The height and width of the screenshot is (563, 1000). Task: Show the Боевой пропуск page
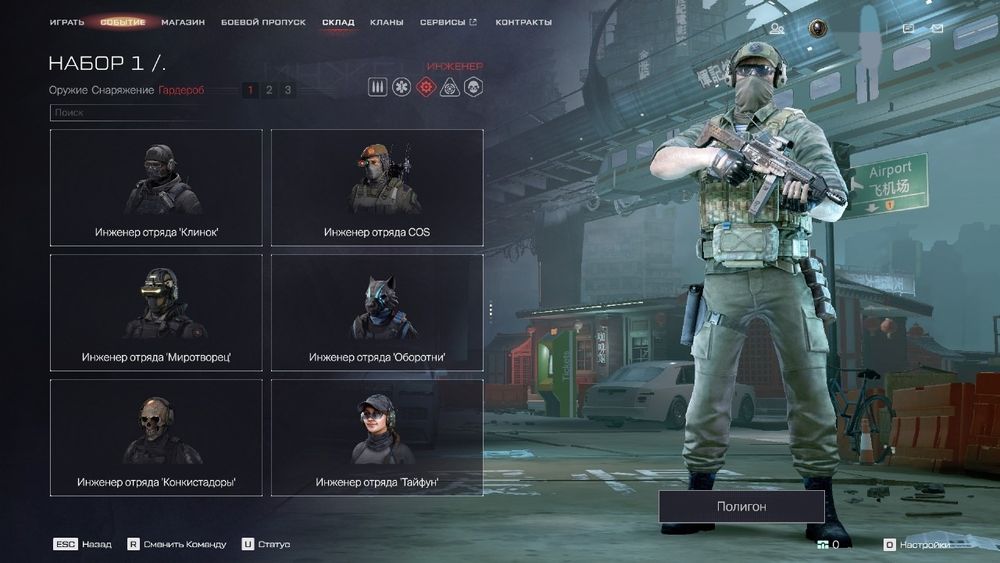[x=263, y=22]
